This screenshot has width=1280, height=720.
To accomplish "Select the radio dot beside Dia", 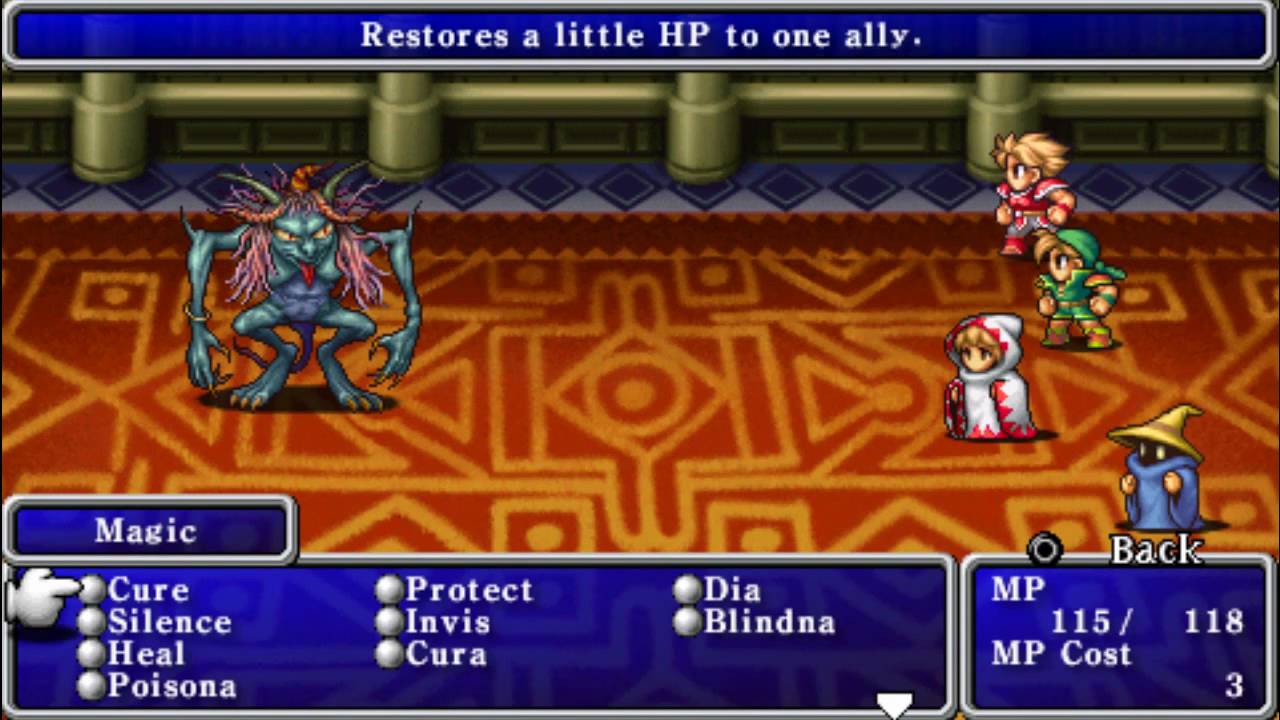I will (686, 590).
